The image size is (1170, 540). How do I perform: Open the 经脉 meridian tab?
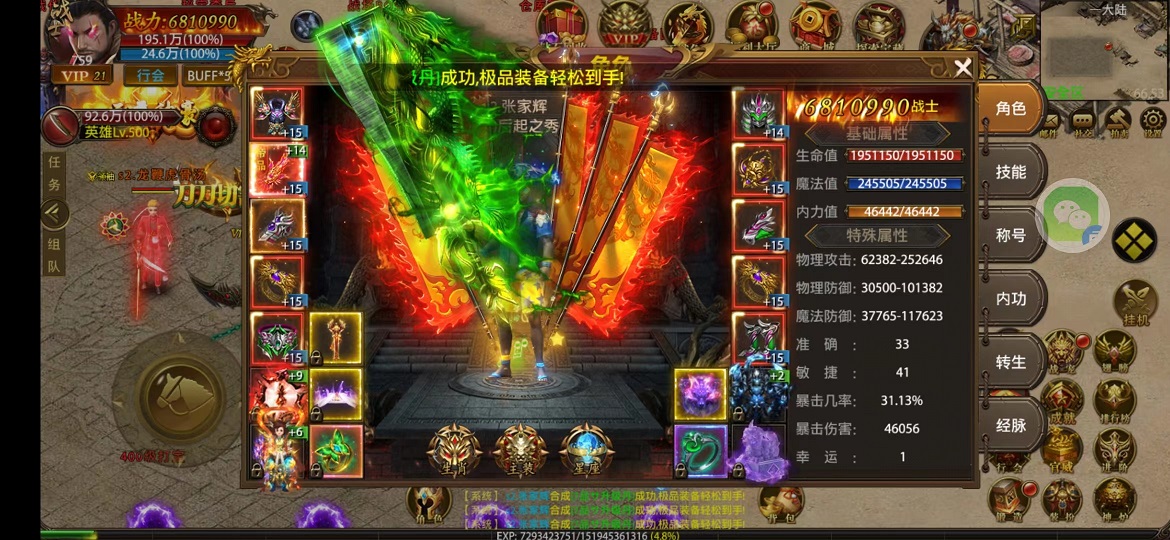point(1011,425)
